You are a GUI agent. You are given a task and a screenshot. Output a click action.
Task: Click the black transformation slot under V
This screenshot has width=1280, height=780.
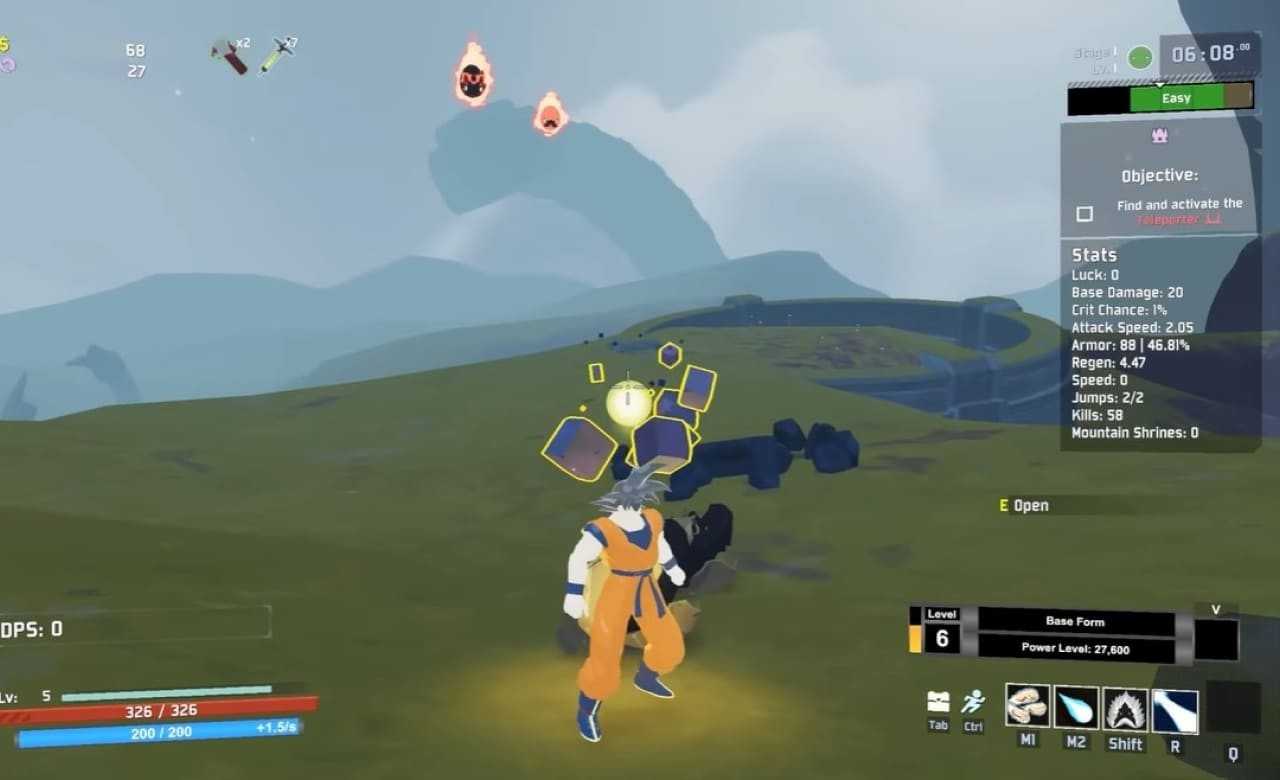click(x=1216, y=639)
